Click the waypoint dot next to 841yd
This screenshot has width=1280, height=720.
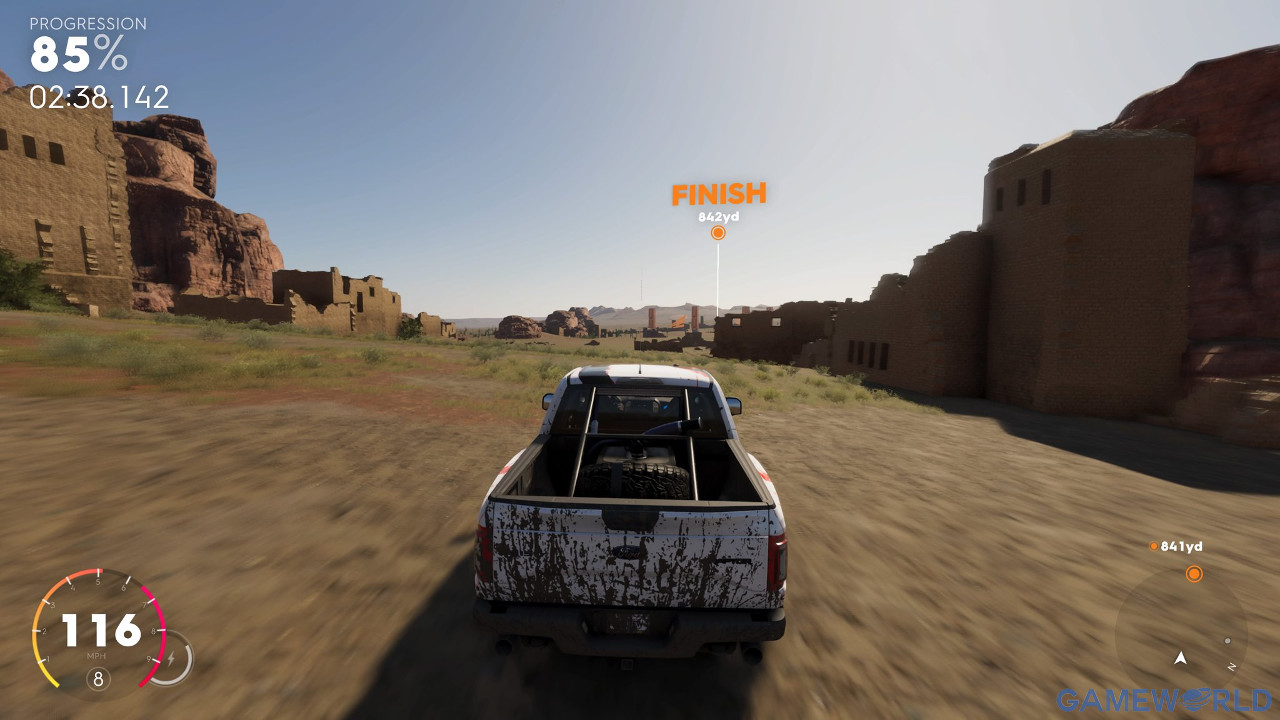click(x=1155, y=546)
